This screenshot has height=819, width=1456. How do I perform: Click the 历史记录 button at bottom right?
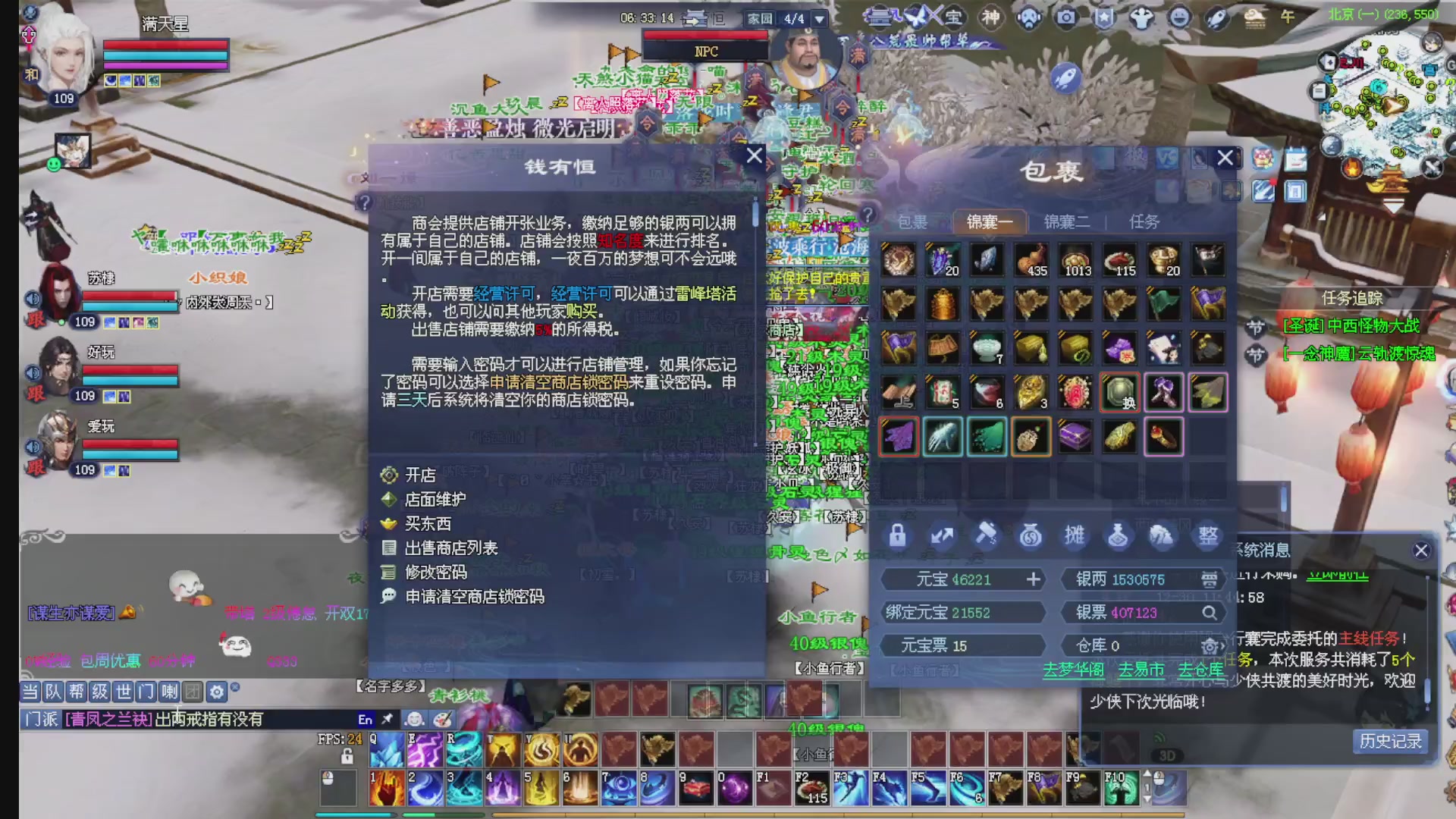click(x=1392, y=742)
